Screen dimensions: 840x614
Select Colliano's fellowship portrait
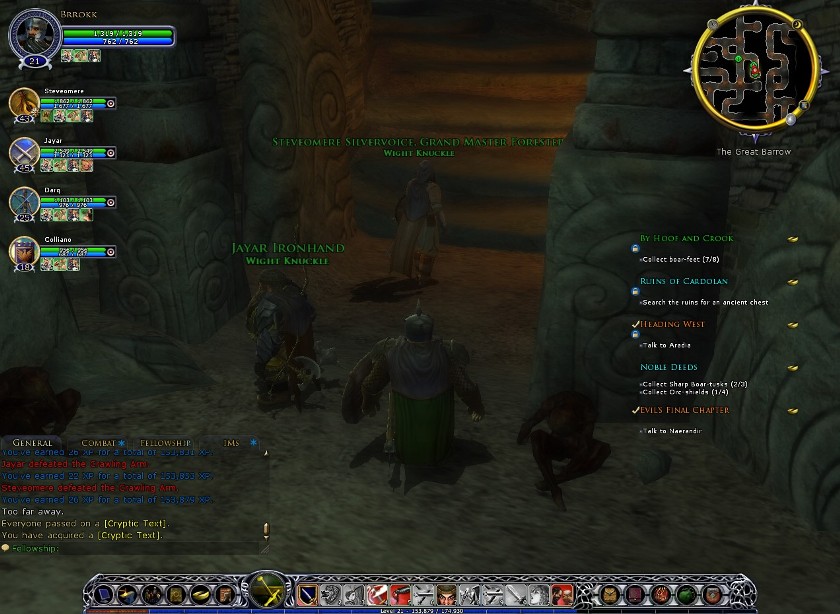[25, 251]
